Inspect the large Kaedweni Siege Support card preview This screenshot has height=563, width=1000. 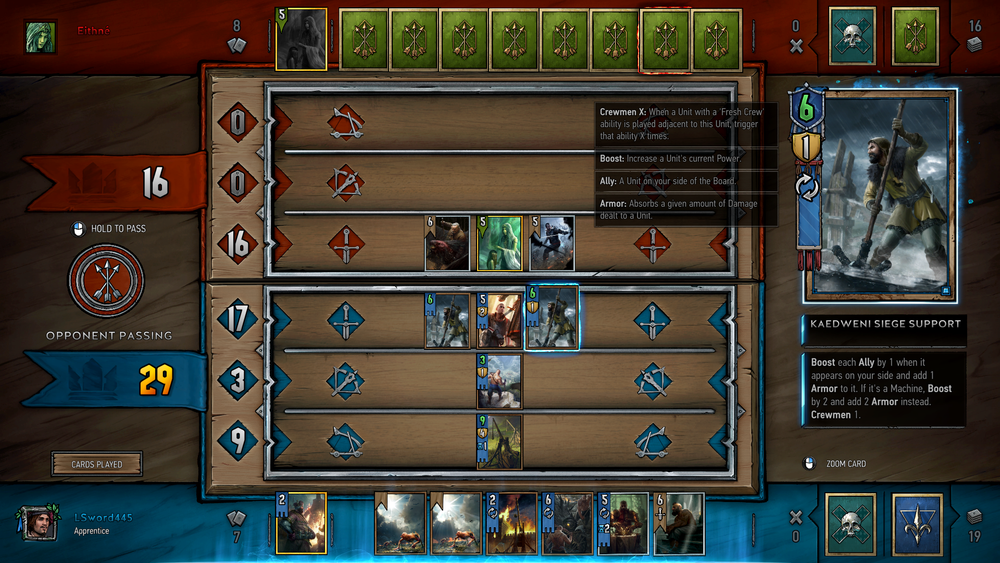(880, 195)
